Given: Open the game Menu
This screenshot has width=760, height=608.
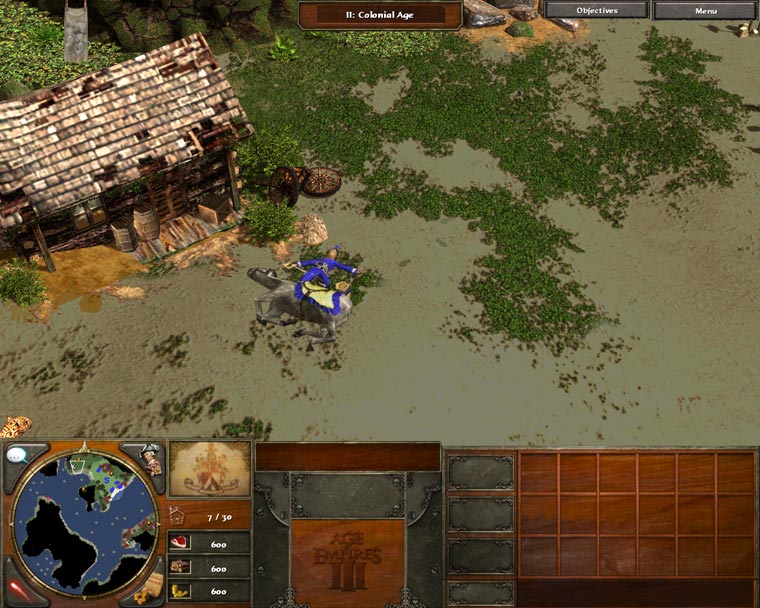Looking at the screenshot, I should 705,10.
